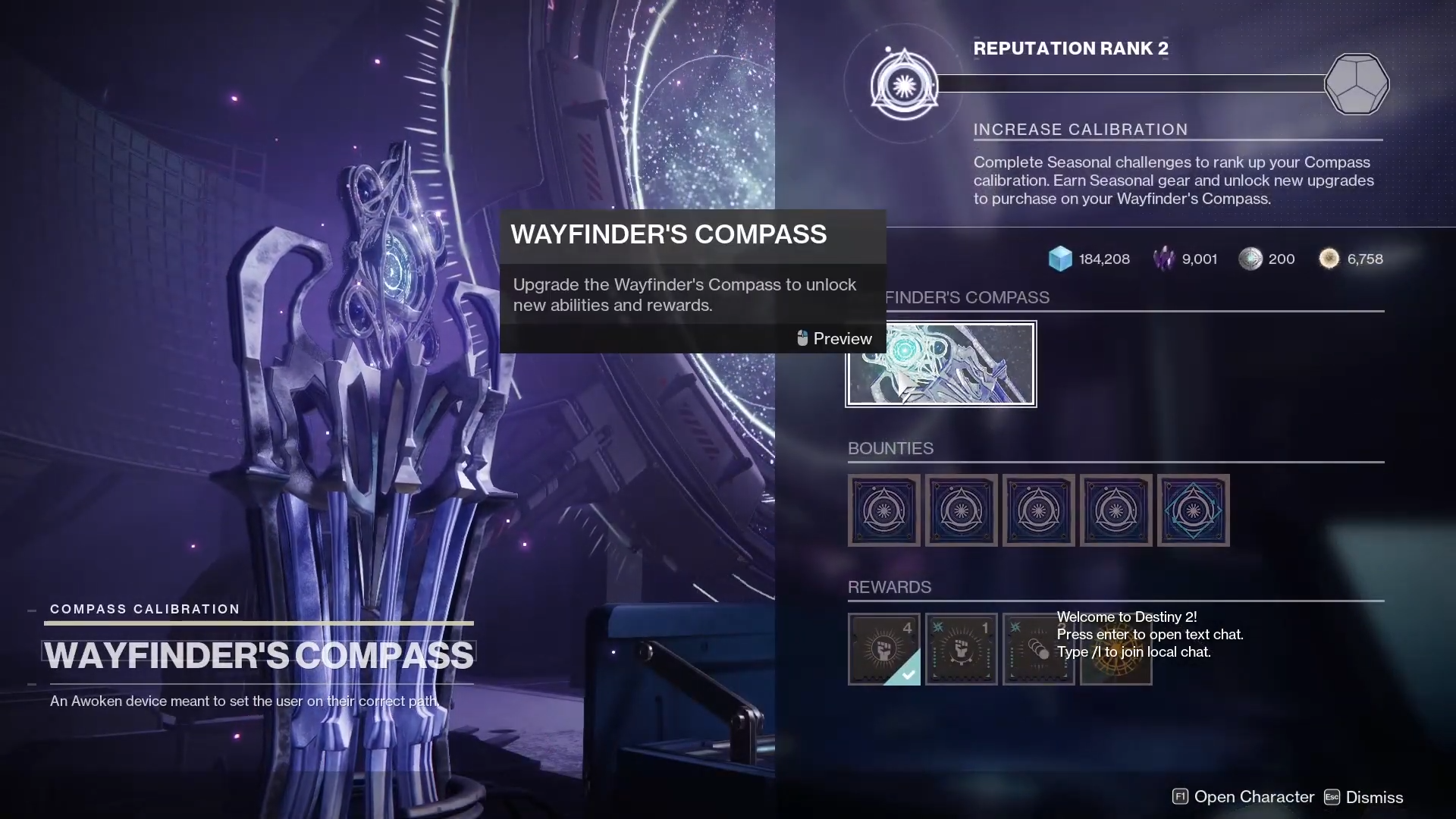Inspect the engram at the rank bar's end

click(x=1356, y=84)
